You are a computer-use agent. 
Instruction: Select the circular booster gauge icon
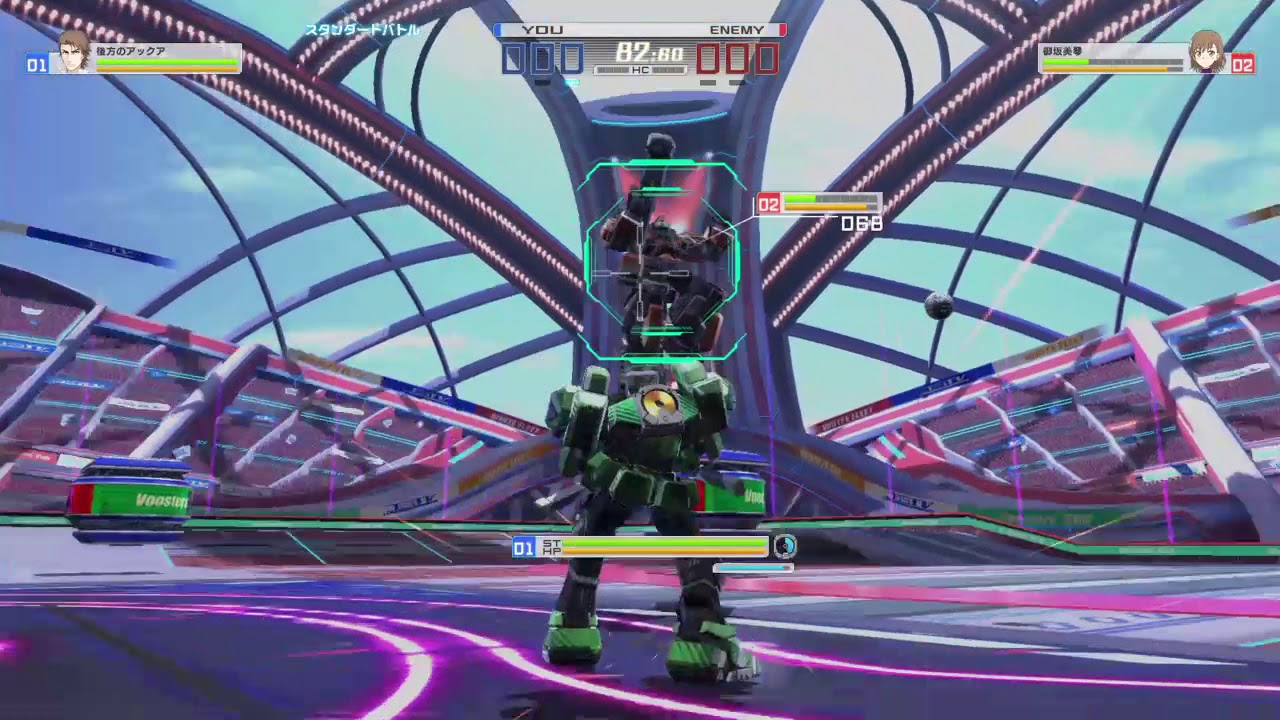pyautogui.click(x=784, y=548)
